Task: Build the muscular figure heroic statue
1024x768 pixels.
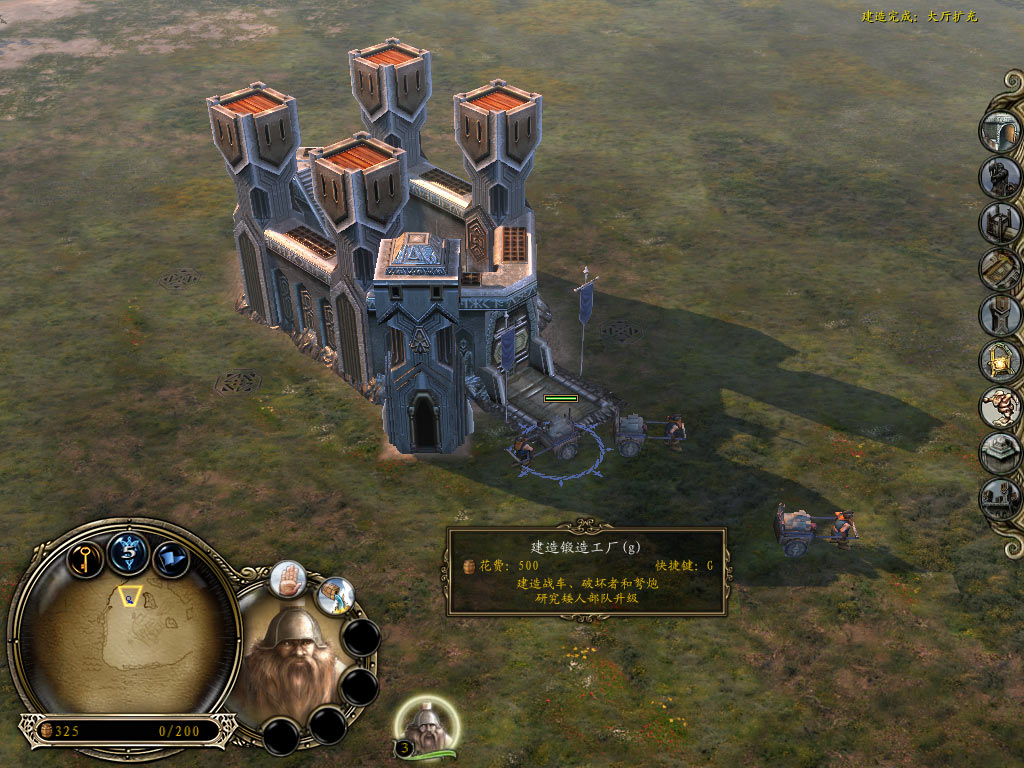Action: [999, 407]
